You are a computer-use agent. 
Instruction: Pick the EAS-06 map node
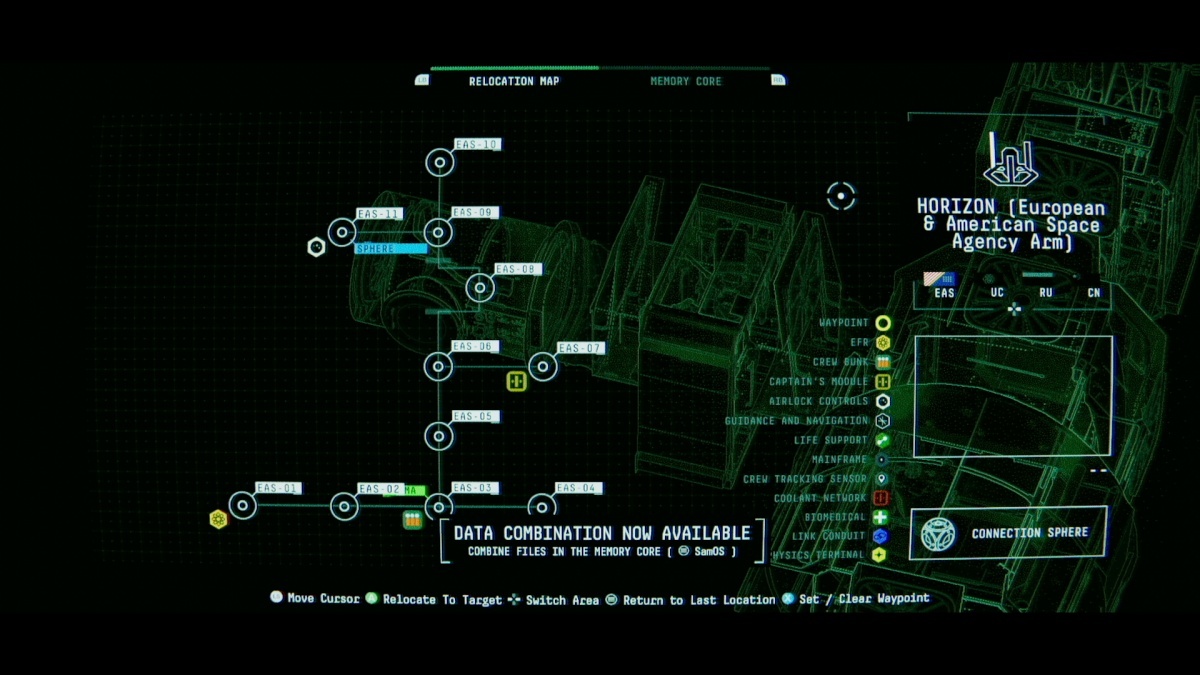tap(439, 366)
